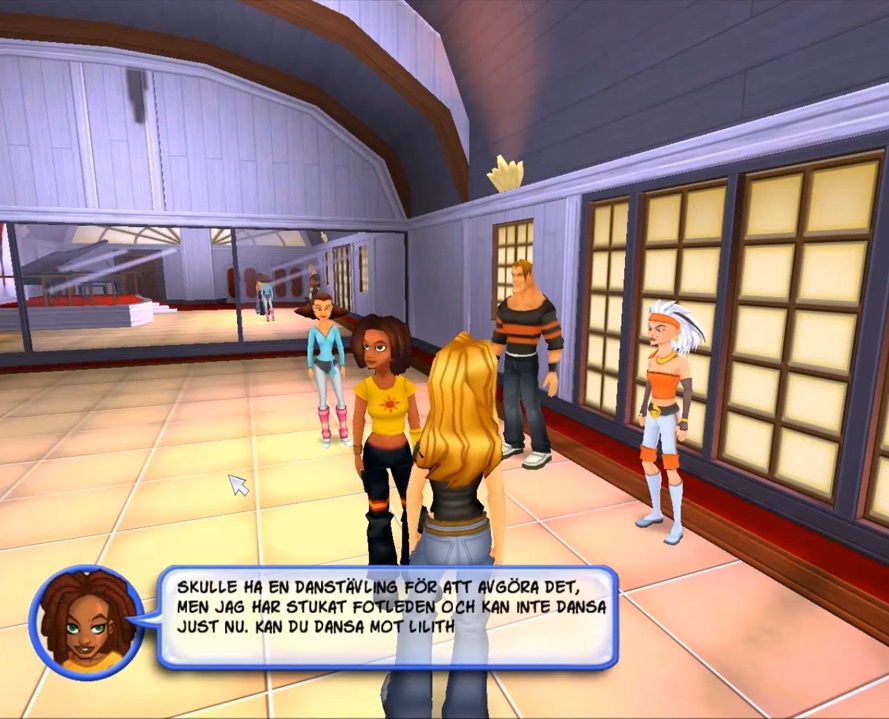Click the dialogue box to continue the conversation
This screenshot has width=889, height=719.
(x=386, y=616)
